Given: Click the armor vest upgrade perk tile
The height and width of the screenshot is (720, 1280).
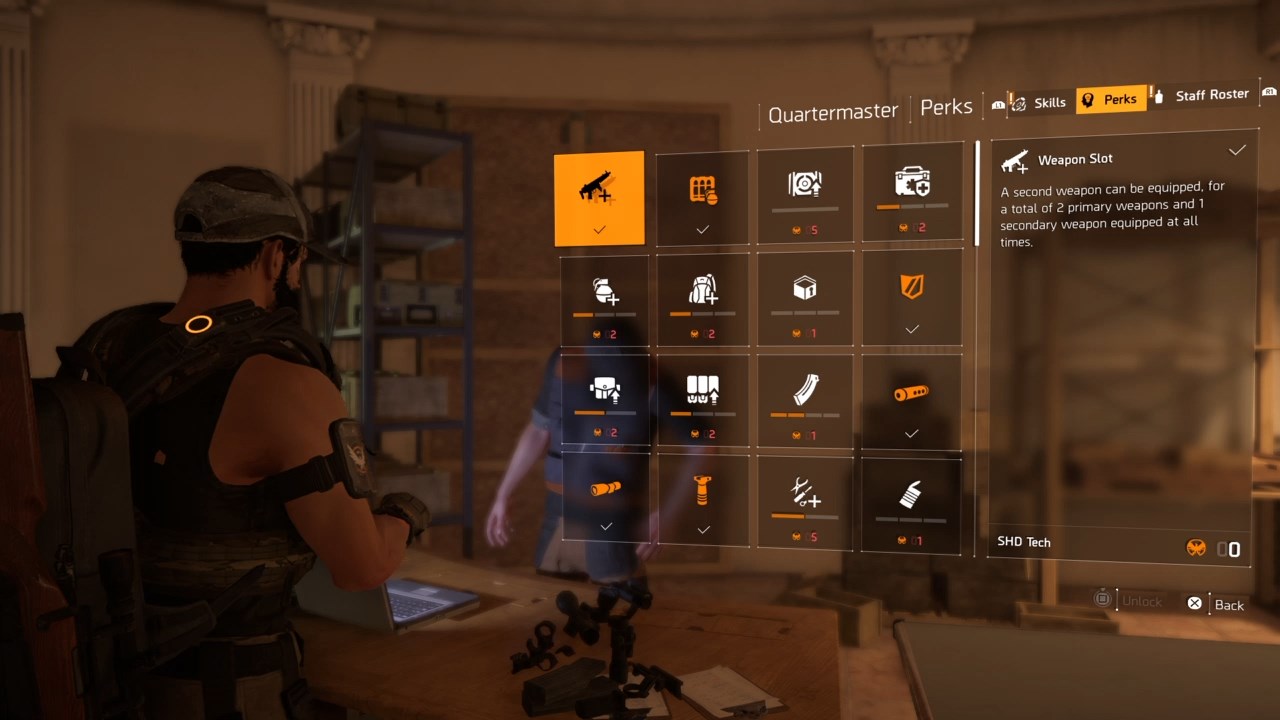Looking at the screenshot, I should tap(603, 400).
